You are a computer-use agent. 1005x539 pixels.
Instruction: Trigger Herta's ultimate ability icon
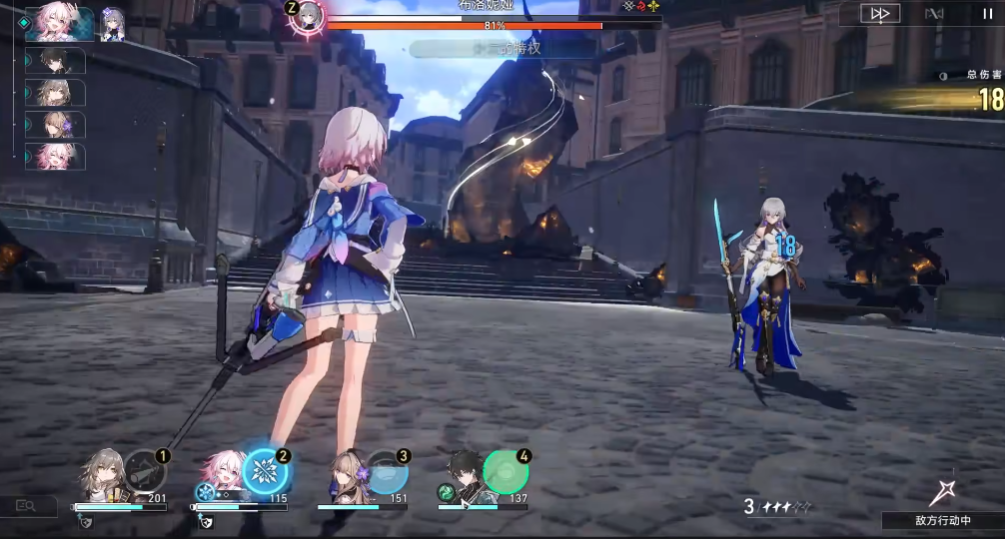point(386,473)
